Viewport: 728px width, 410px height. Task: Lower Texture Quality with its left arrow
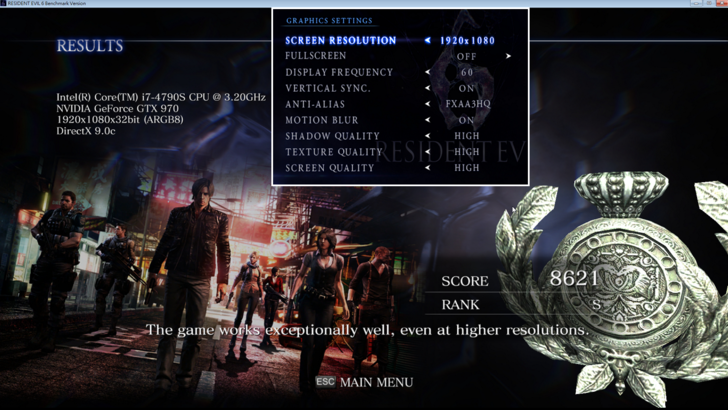coord(428,152)
